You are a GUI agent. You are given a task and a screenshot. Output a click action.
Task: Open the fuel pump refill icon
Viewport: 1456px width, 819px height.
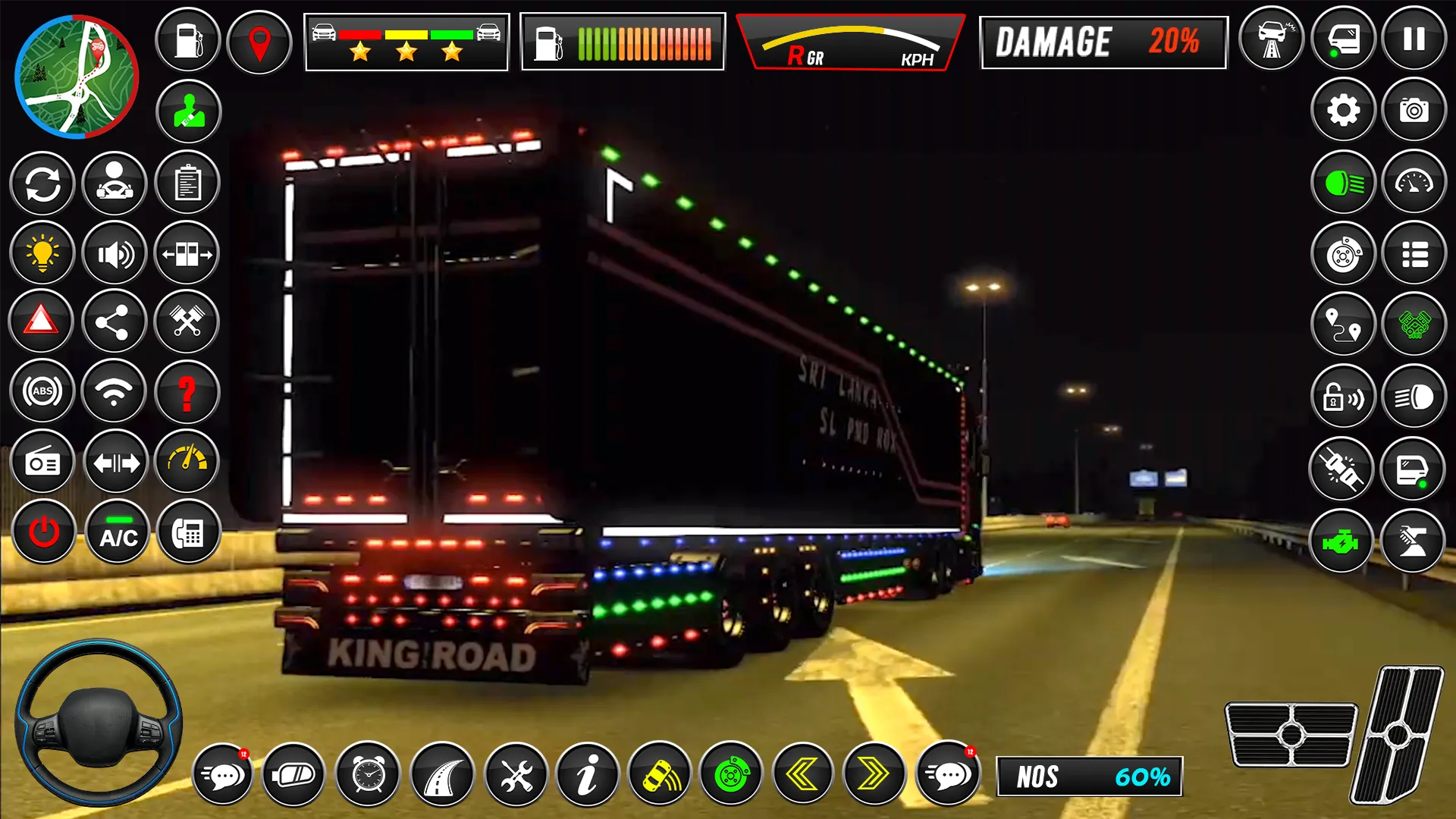187,40
